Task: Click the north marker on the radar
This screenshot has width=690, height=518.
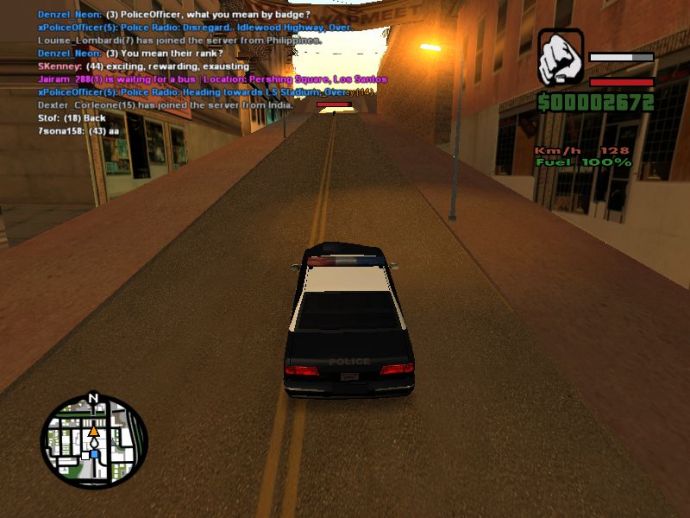Action: click(x=94, y=398)
